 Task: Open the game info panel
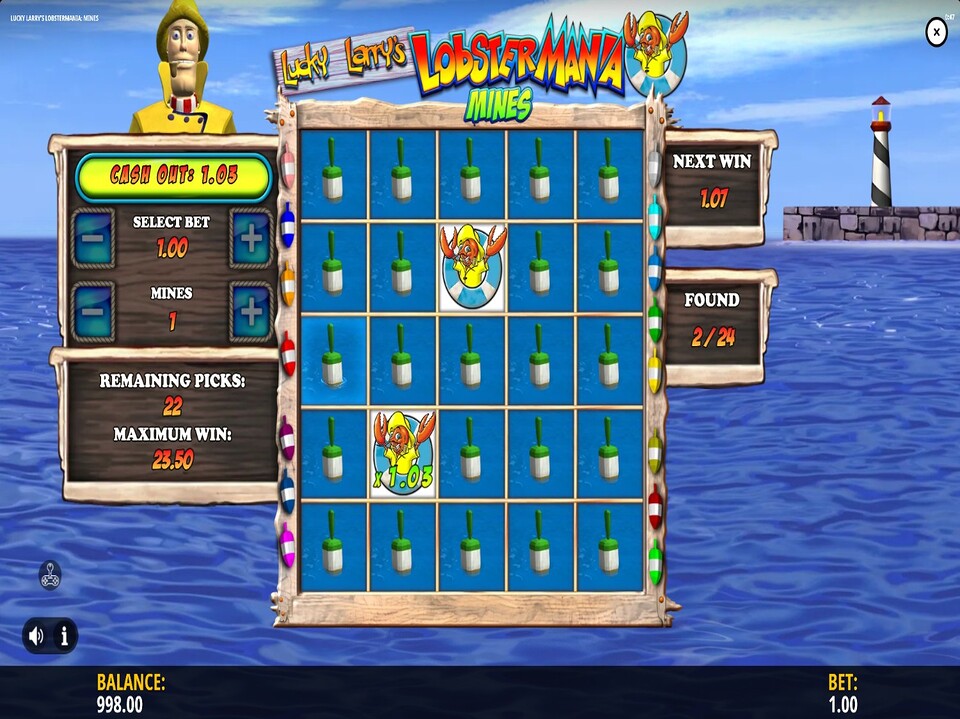tap(63, 635)
